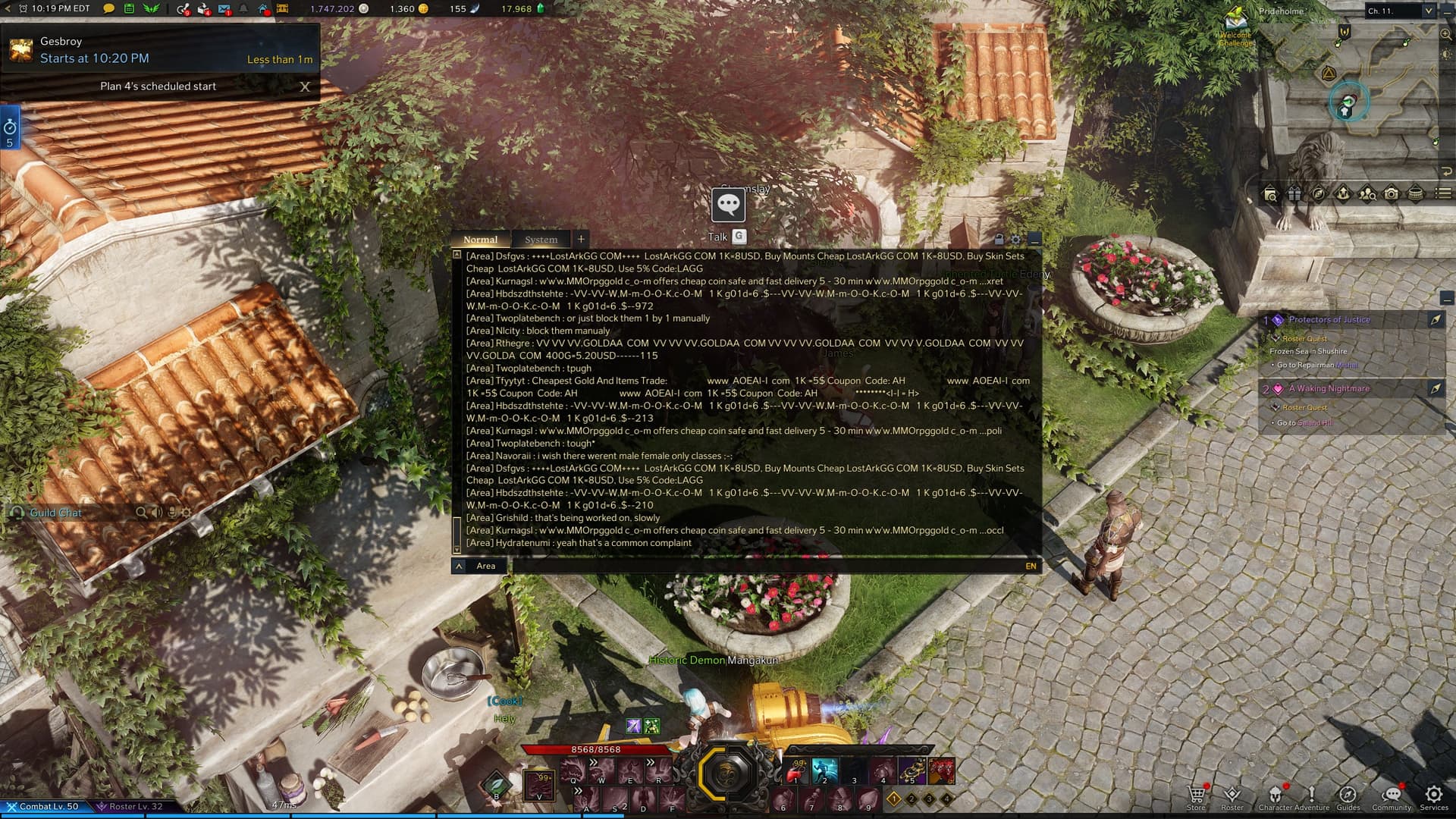Close the Gesbroy event notification
The height and width of the screenshot is (819, 1456).
point(305,86)
